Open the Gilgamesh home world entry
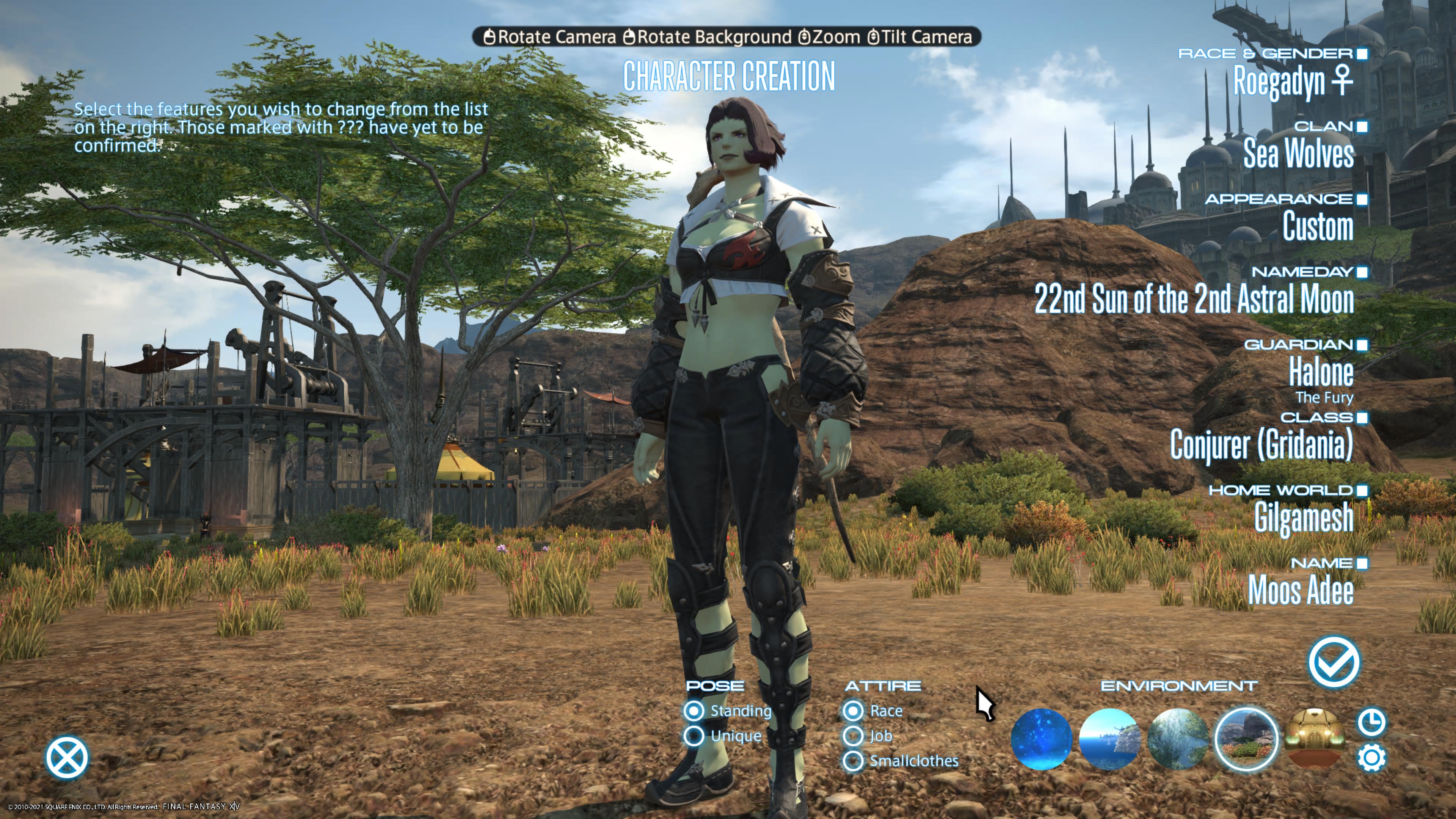 [1304, 516]
